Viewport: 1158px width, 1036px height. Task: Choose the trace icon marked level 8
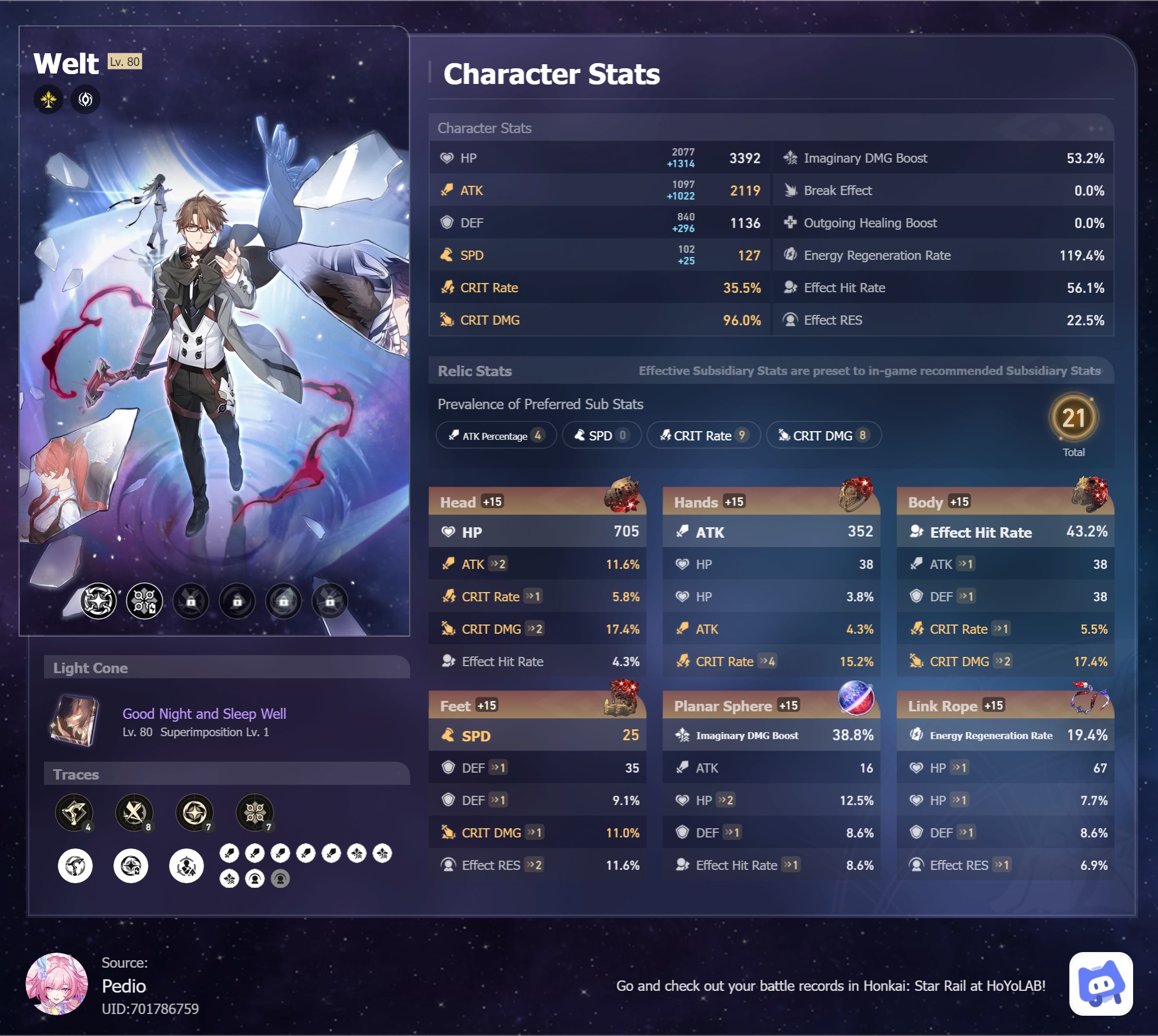pos(134,813)
